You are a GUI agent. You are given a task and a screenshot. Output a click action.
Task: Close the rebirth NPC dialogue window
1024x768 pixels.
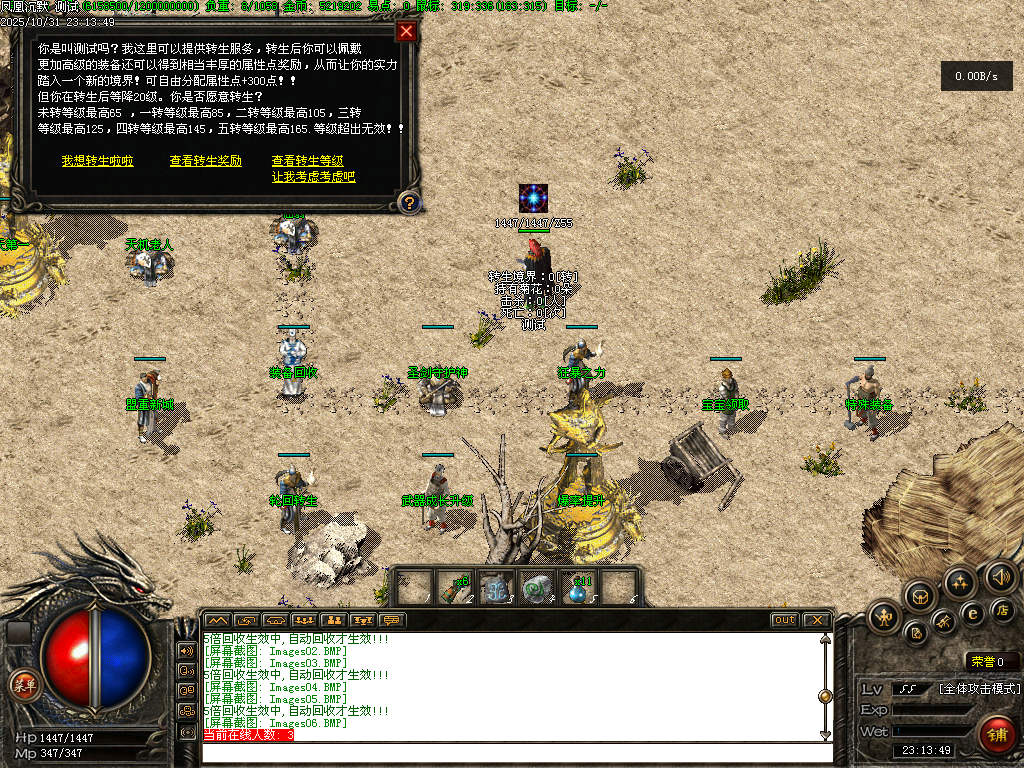point(405,31)
